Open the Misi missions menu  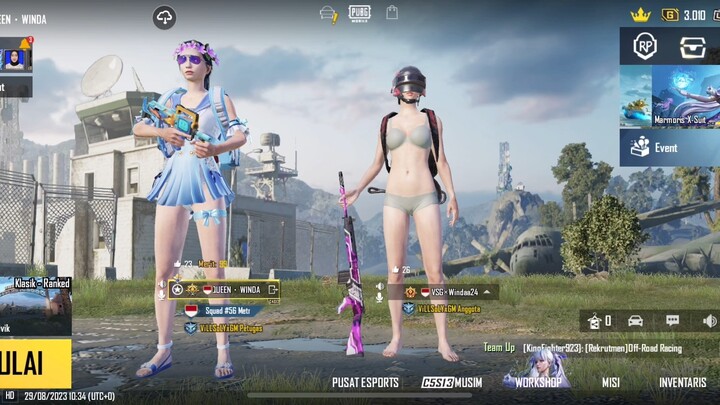[611, 383]
